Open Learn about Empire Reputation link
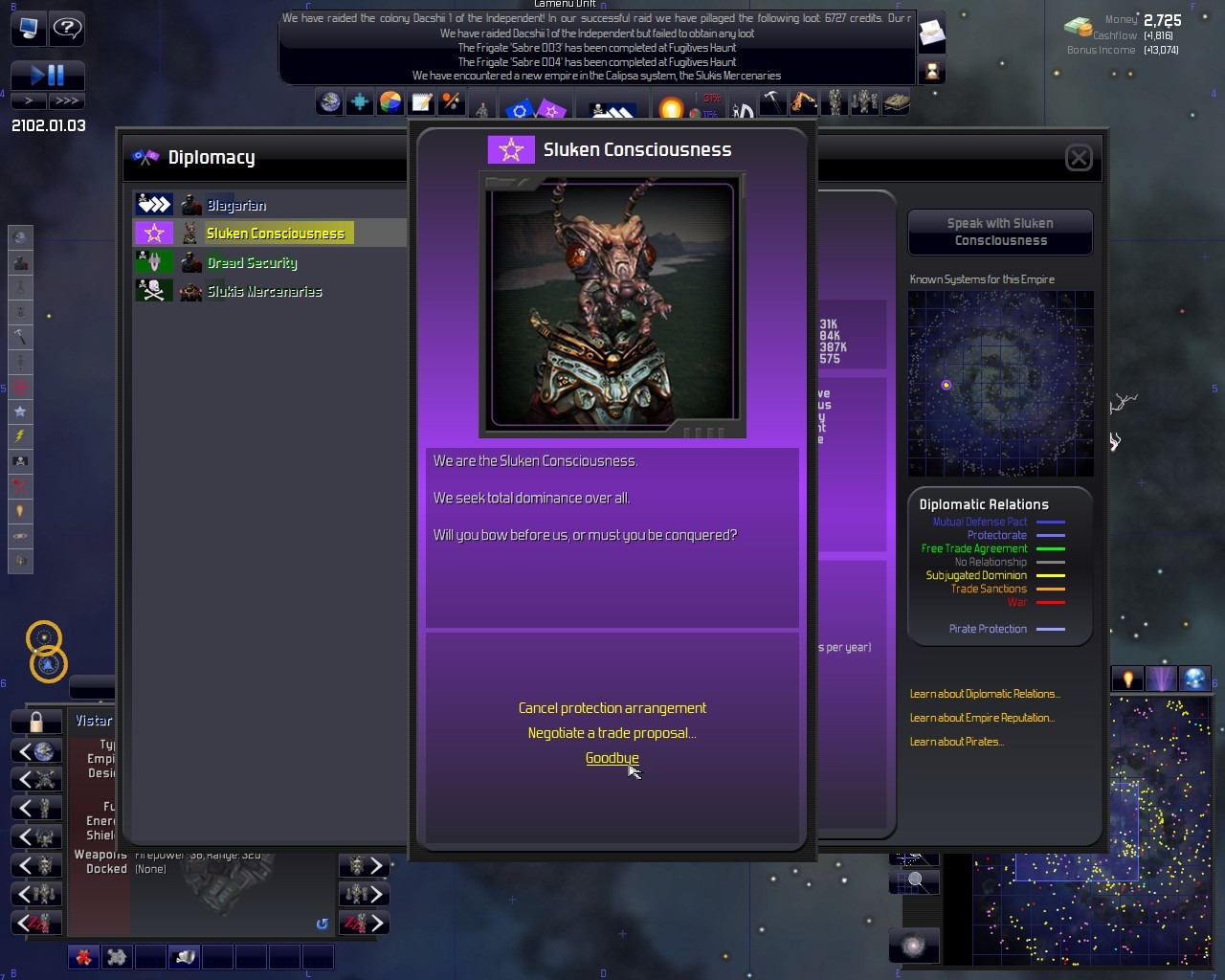 (x=982, y=718)
